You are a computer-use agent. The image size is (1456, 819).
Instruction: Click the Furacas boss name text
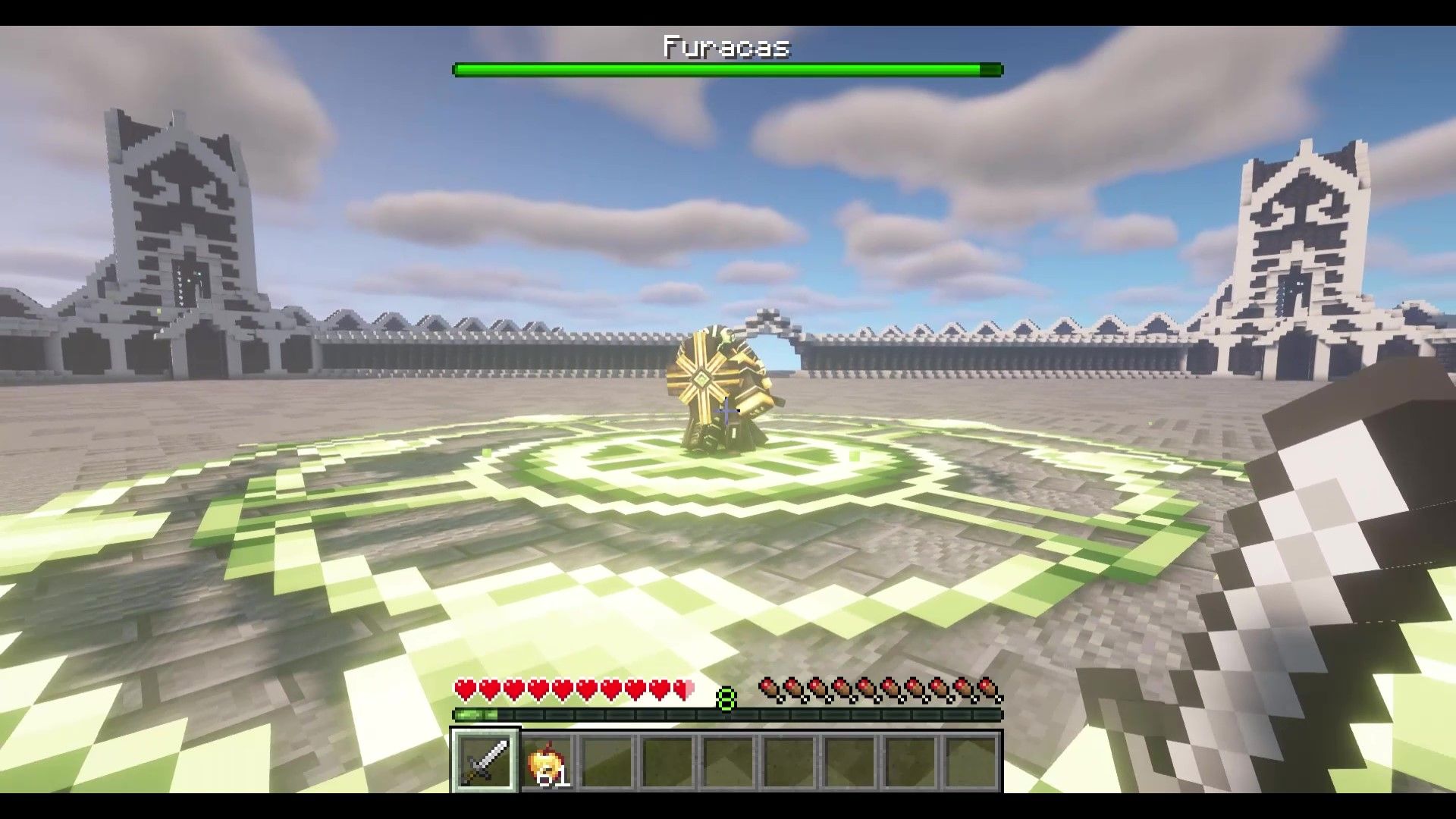tap(726, 47)
